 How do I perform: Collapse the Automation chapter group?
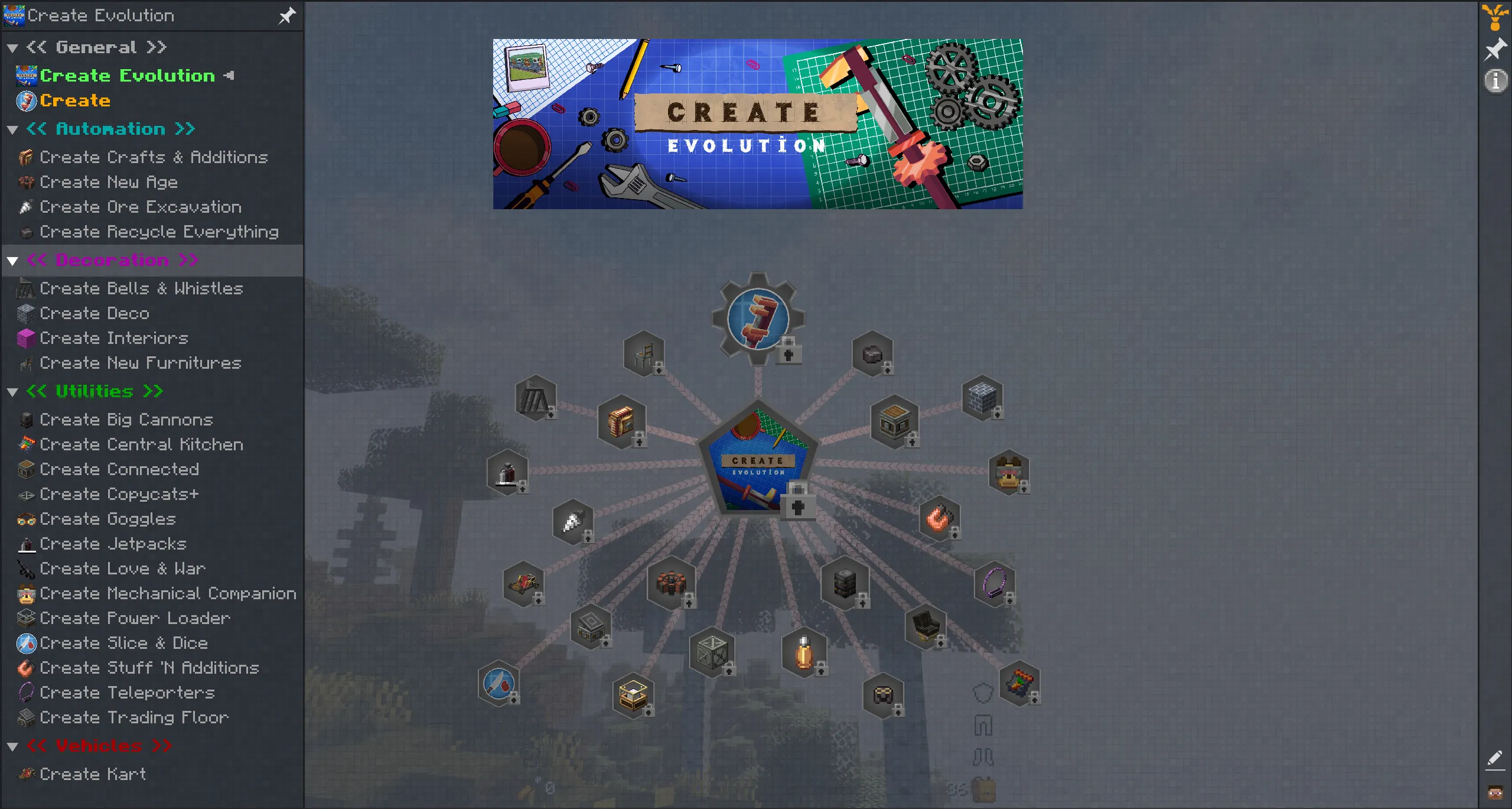pos(12,129)
